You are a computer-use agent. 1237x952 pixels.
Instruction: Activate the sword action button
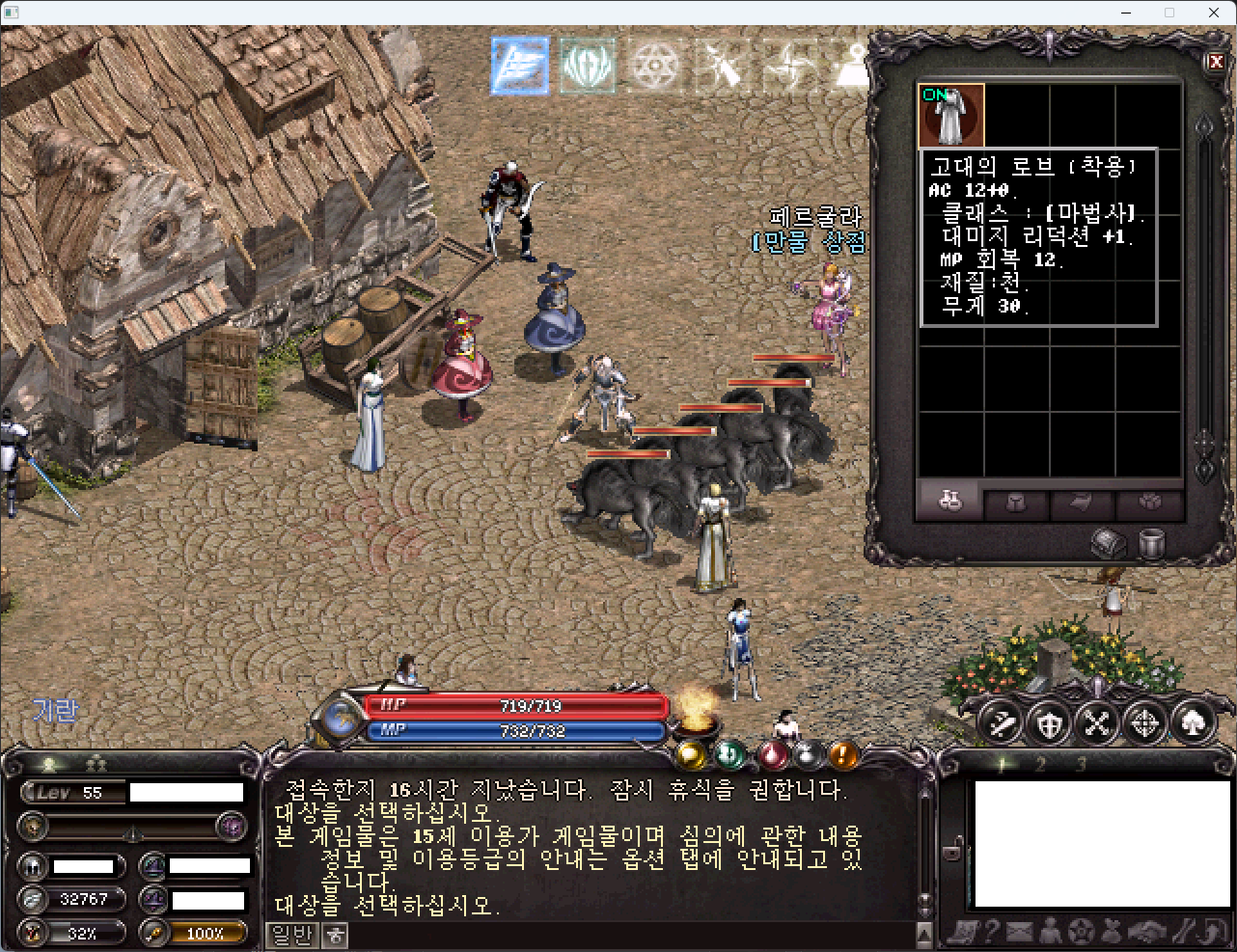coord(1001,722)
